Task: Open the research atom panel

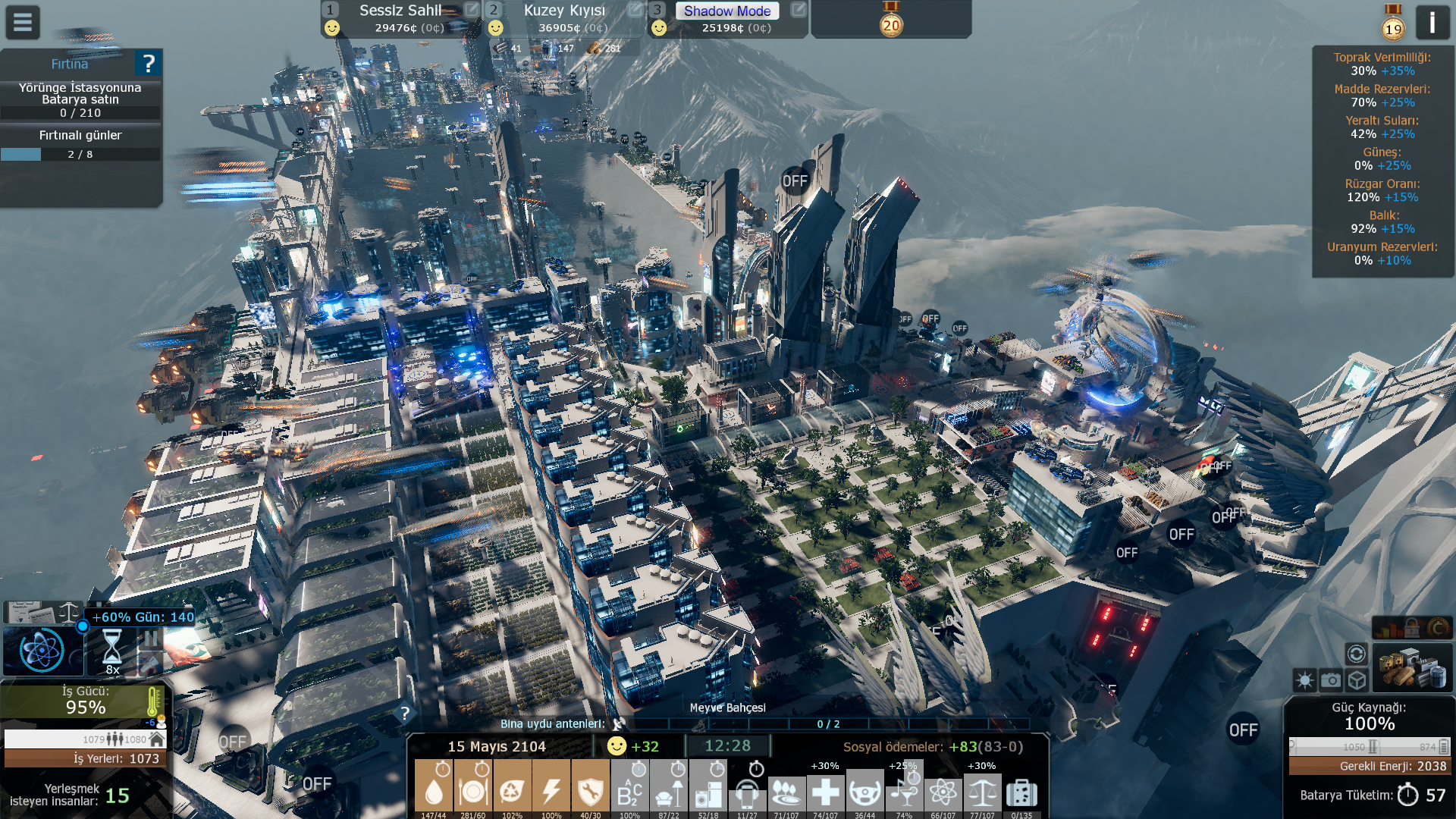Action: click(x=42, y=651)
